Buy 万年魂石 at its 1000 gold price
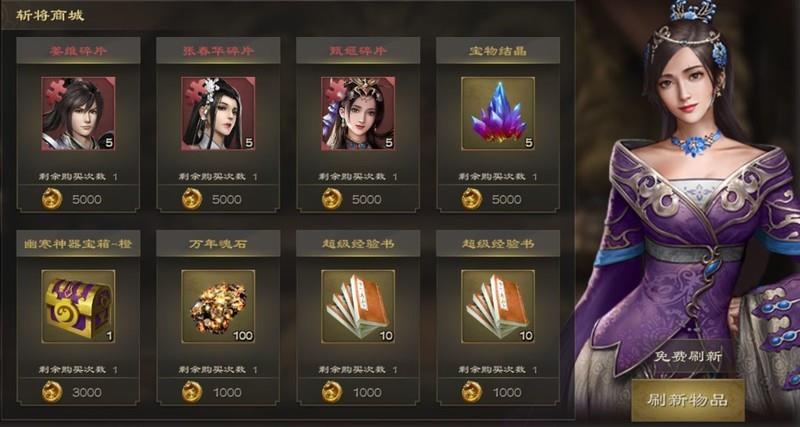This screenshot has height=427, width=800. tap(218, 392)
